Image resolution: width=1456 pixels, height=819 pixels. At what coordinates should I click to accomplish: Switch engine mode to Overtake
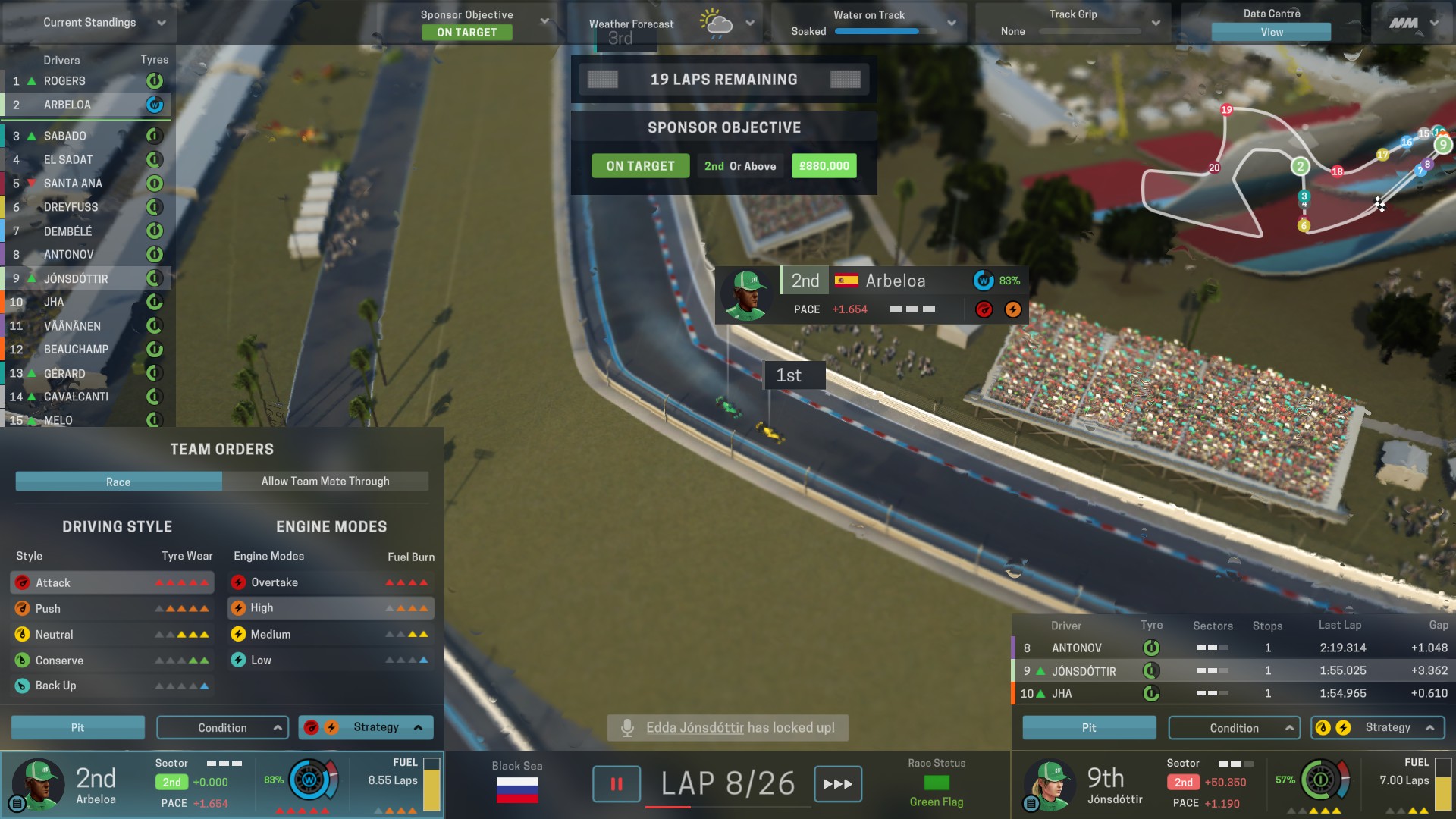point(275,582)
